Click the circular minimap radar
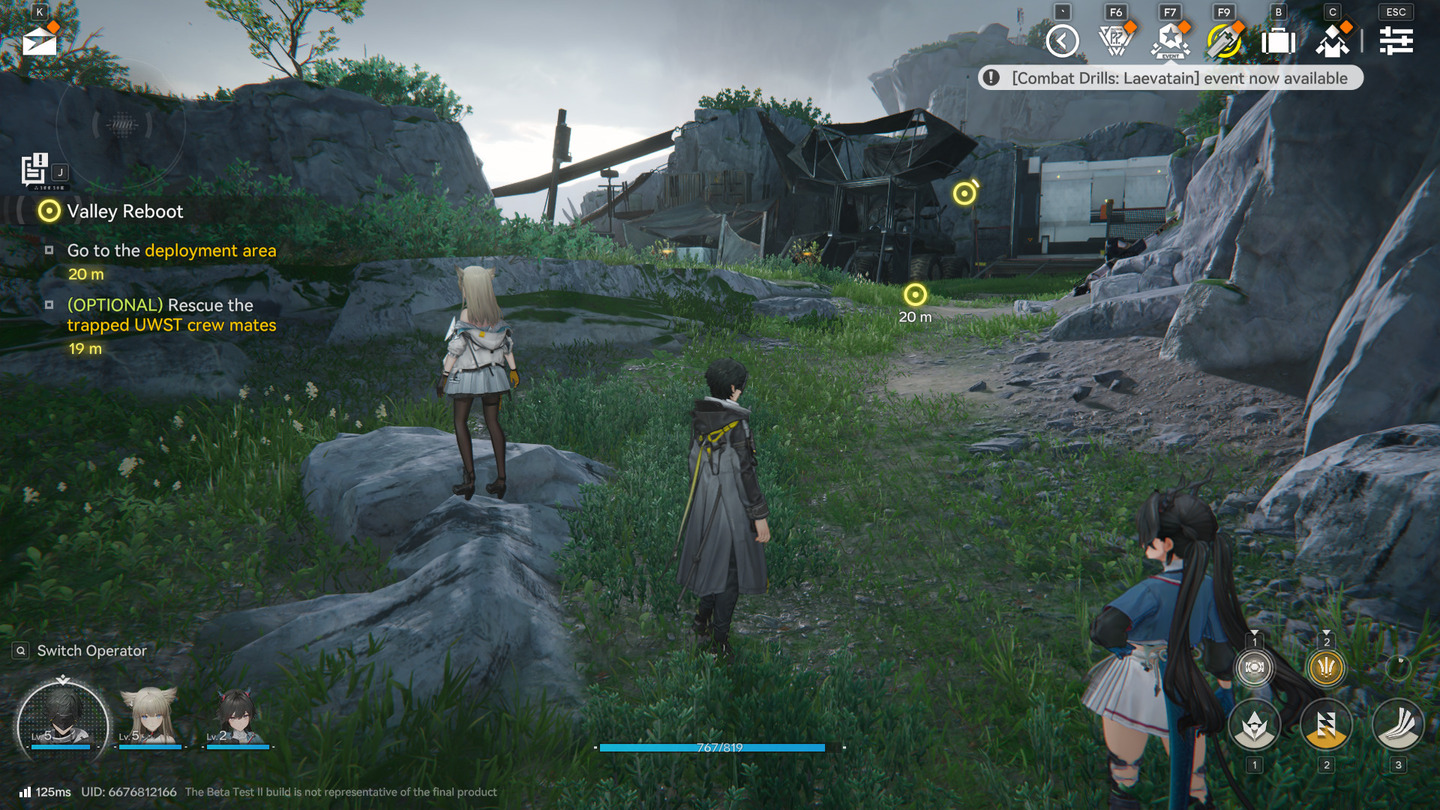The width and height of the screenshot is (1440, 810). [x=120, y=125]
